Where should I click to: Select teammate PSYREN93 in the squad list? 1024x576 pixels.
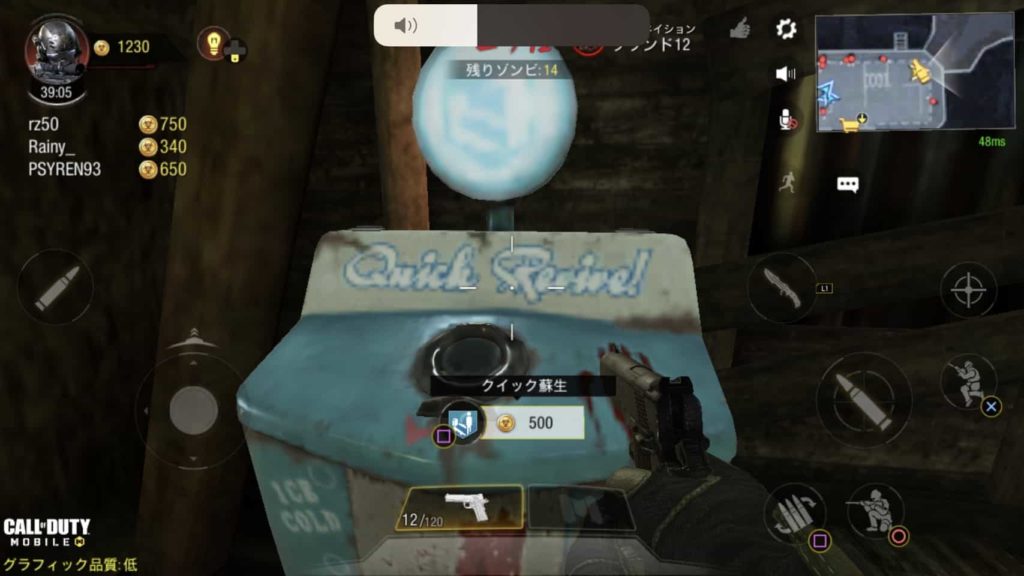[66, 169]
